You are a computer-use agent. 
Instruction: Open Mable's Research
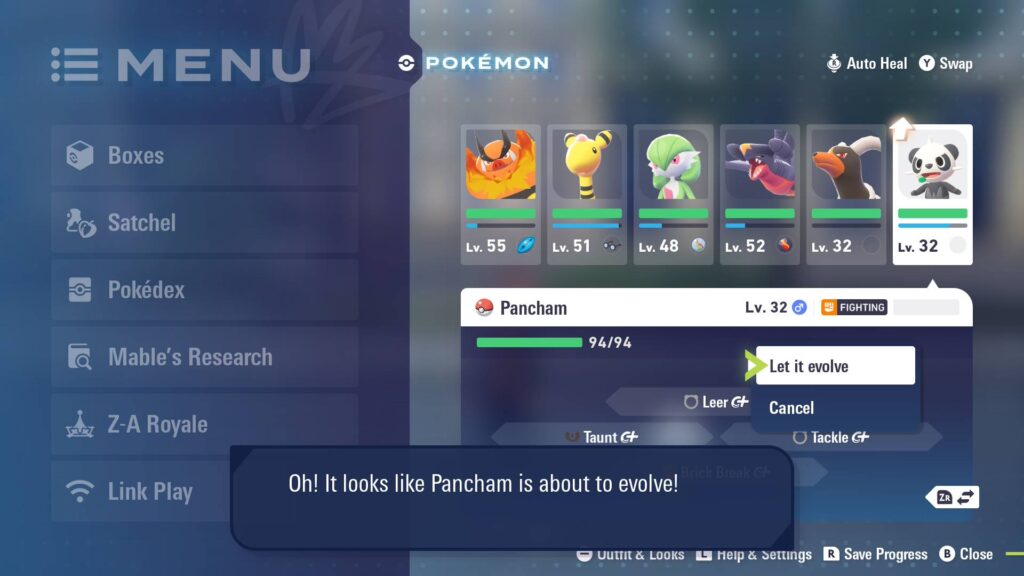[204, 357]
